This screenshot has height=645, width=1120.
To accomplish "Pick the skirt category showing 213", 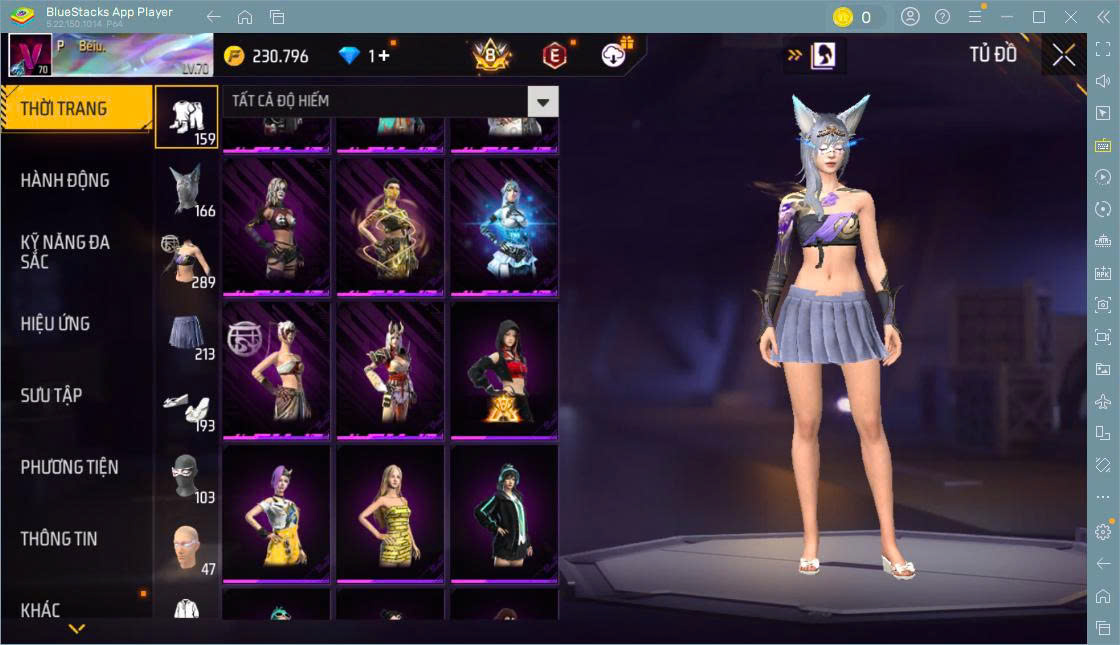I will coord(187,333).
